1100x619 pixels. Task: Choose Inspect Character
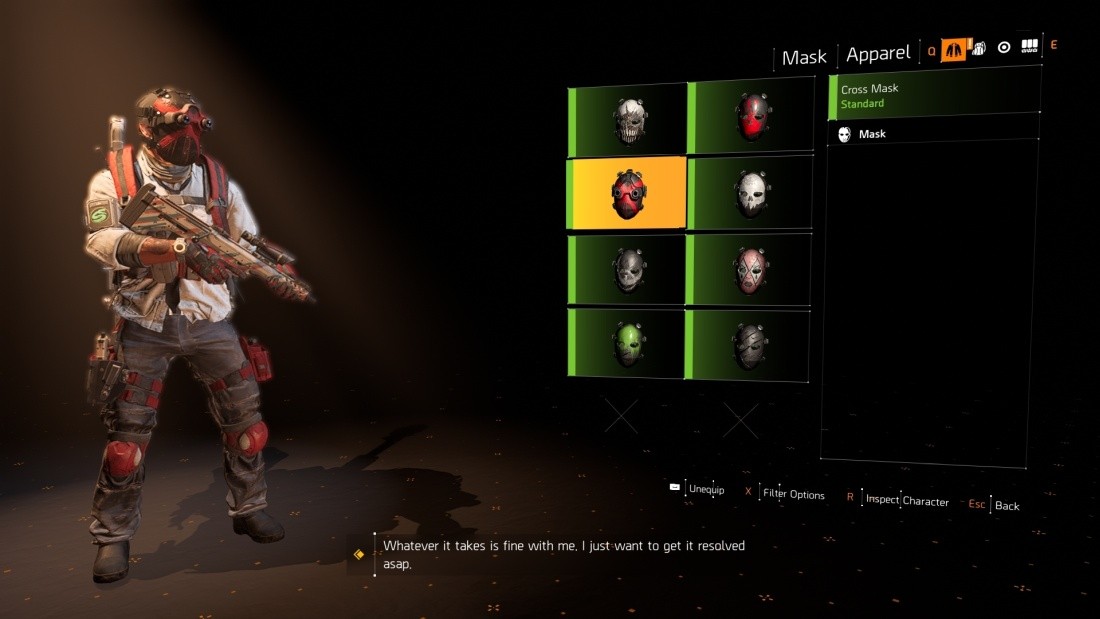pos(907,500)
